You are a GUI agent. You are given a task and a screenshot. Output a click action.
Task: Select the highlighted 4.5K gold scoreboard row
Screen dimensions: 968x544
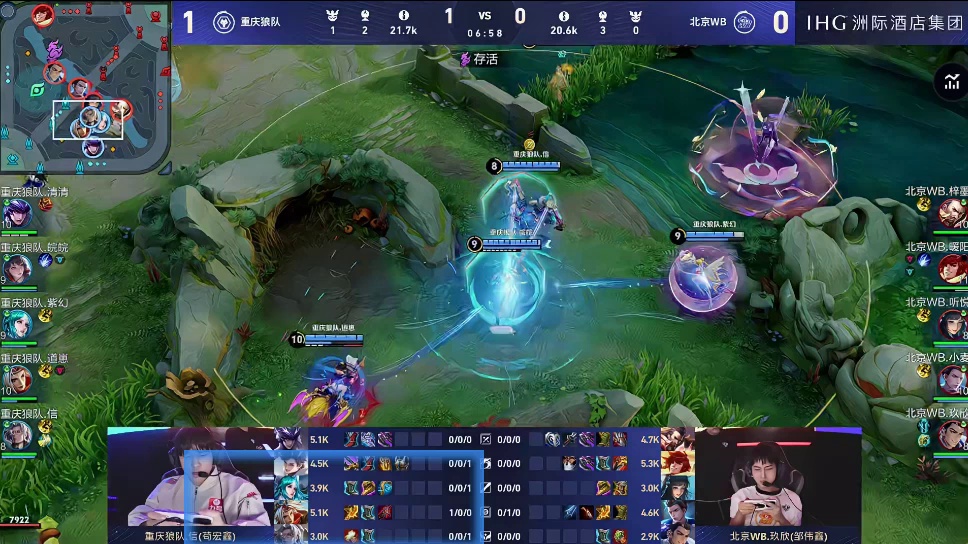click(380, 463)
